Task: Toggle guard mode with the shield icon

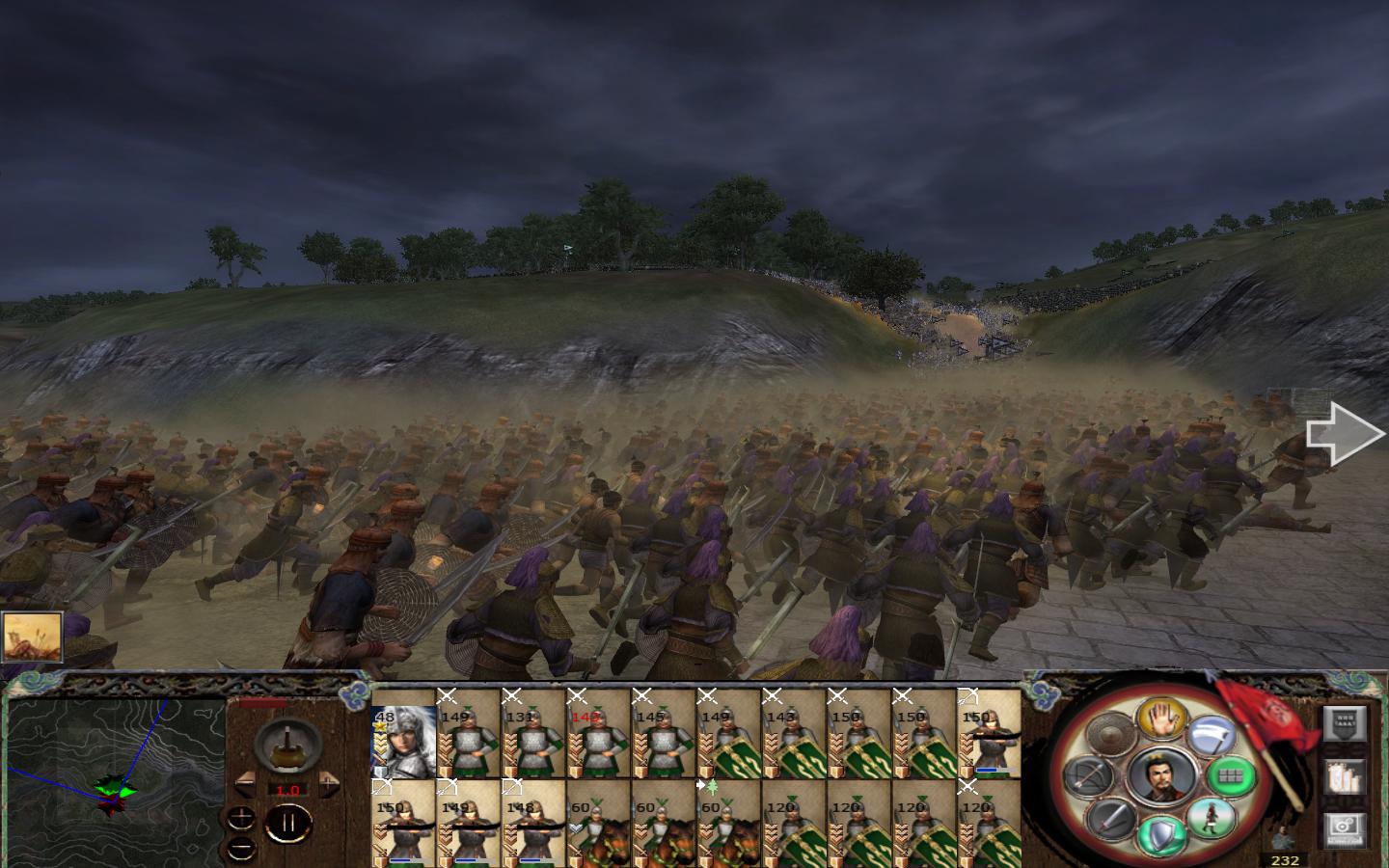Action: pos(1160,833)
